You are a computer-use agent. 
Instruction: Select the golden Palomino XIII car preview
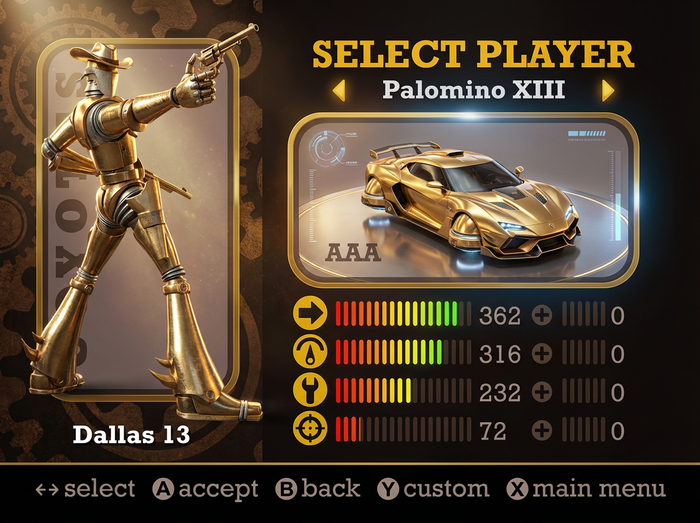point(462,200)
